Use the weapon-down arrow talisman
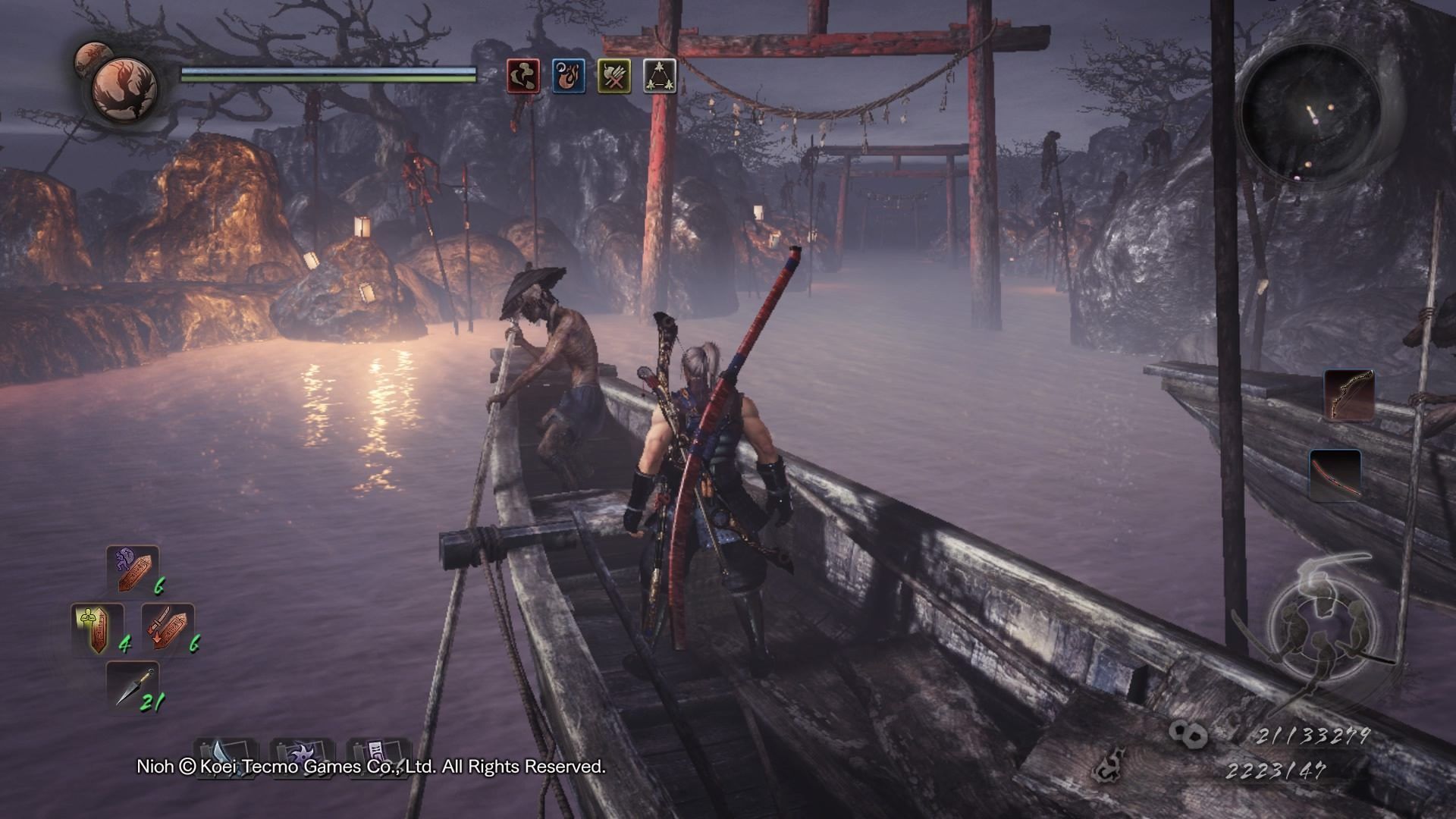 168,629
